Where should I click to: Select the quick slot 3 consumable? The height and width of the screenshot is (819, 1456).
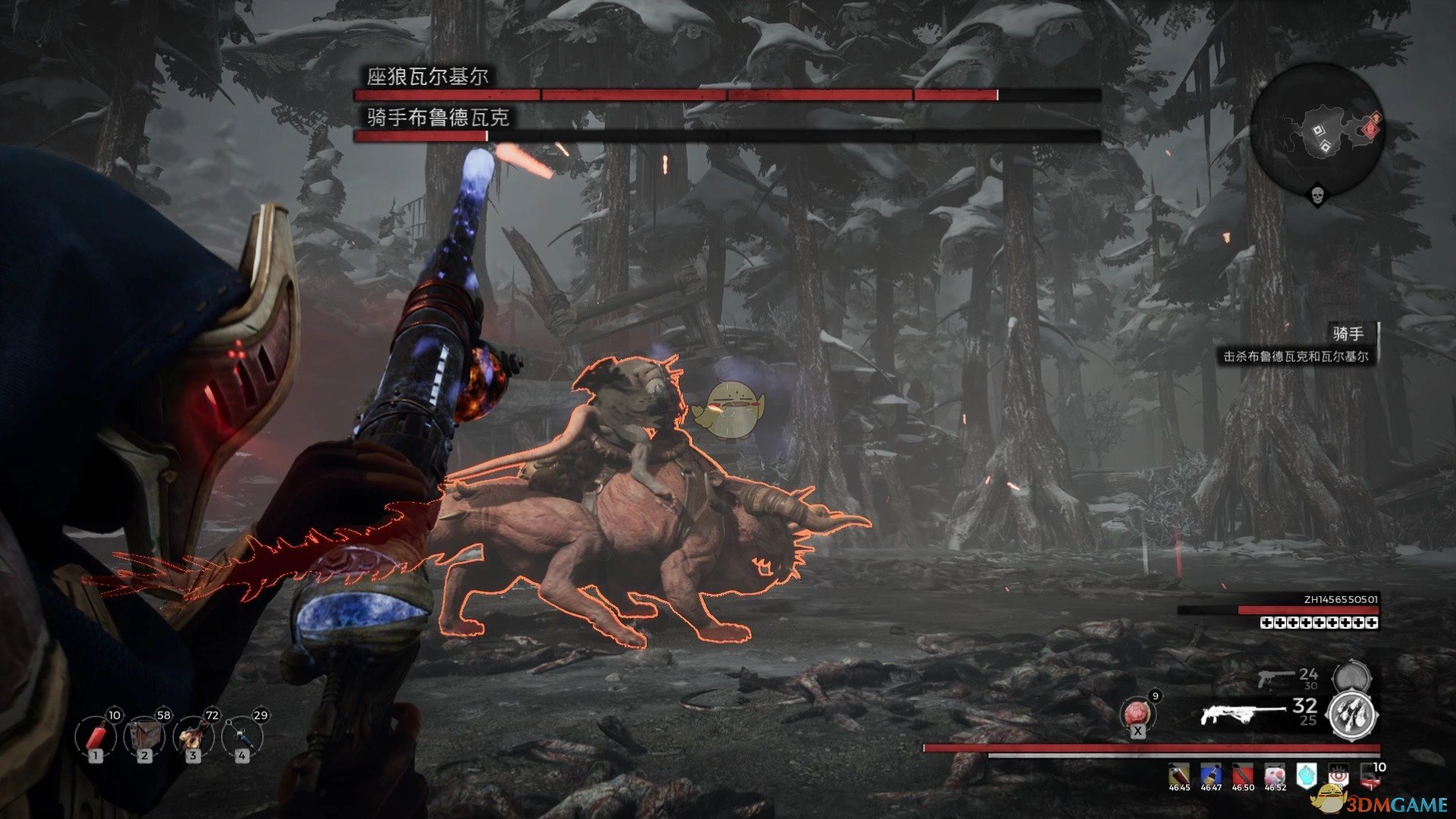pyautogui.click(x=193, y=736)
